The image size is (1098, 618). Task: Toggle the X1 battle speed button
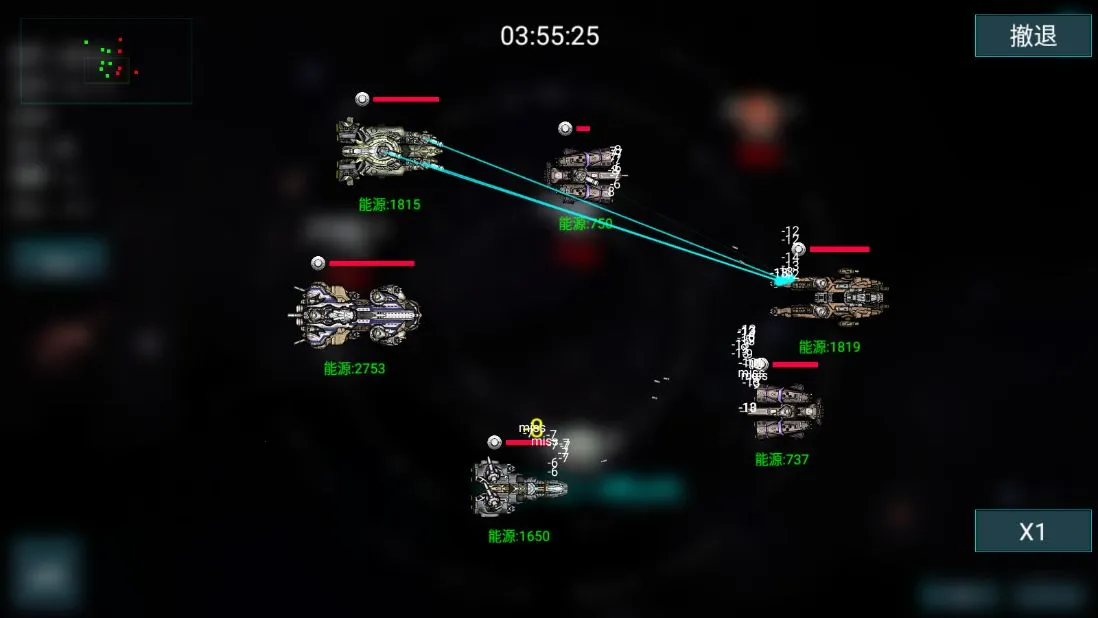[1032, 531]
